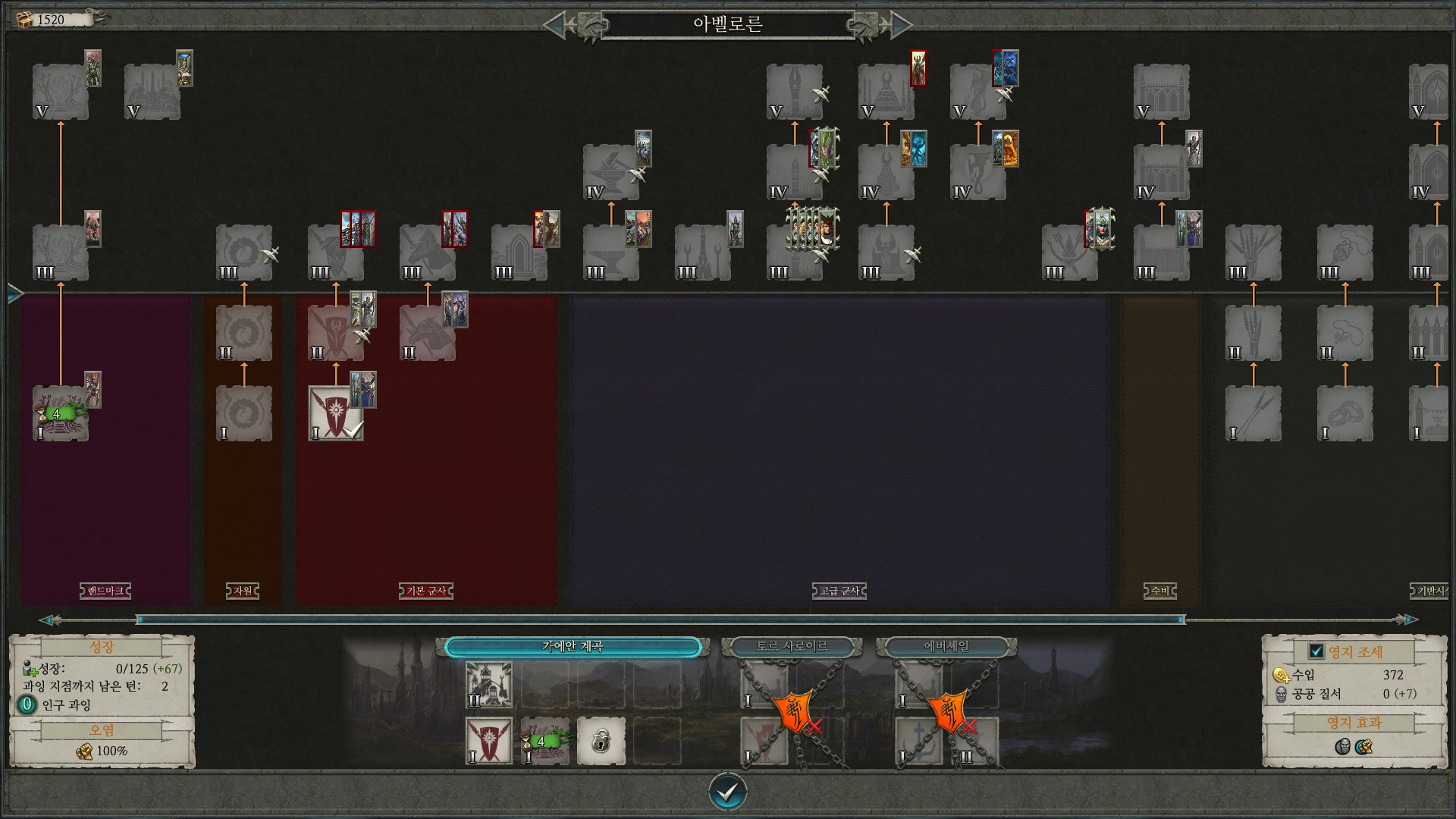Select the red shield barracks slot in settlement

488,740
